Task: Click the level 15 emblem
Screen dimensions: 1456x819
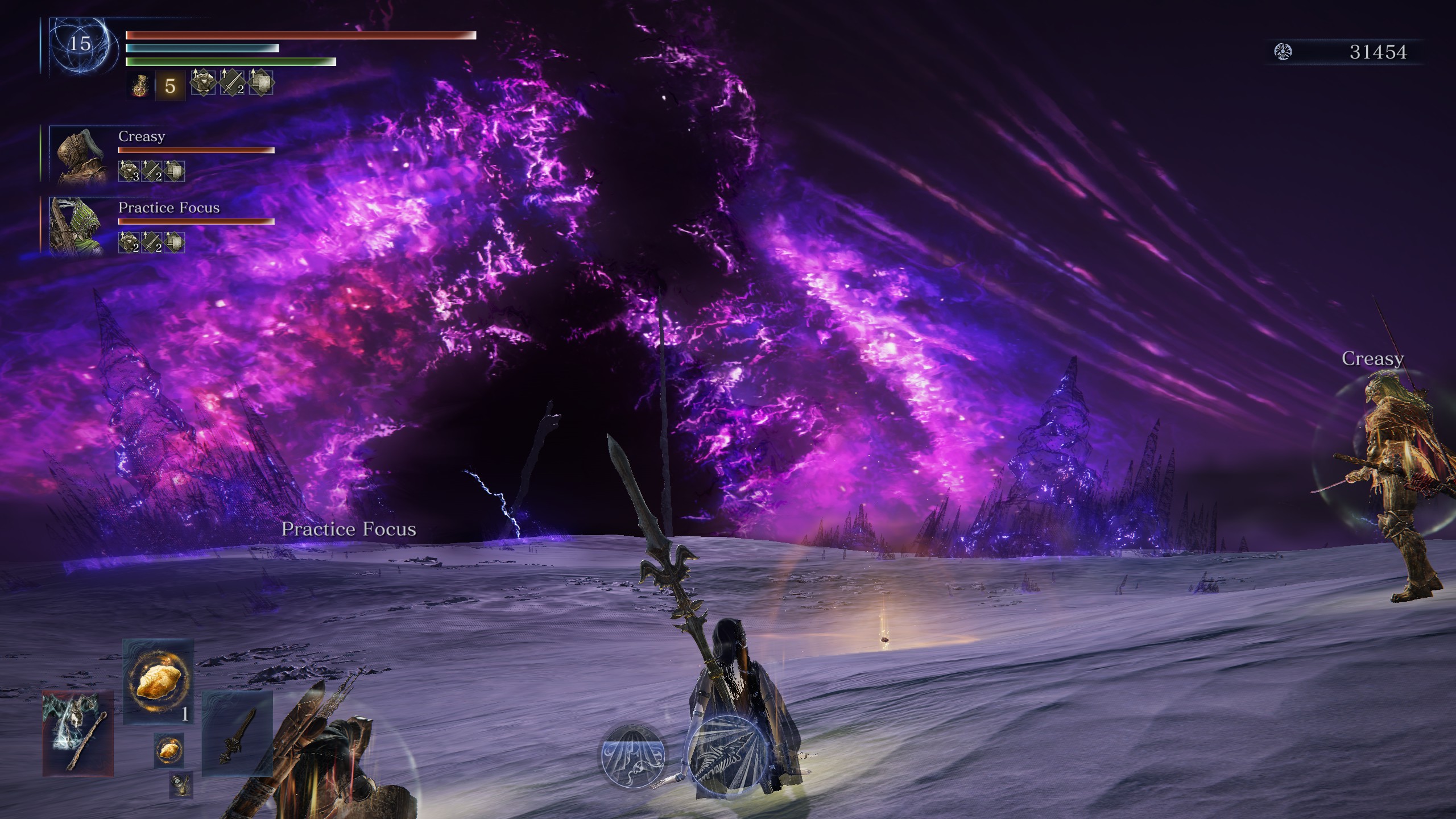Action: tap(80, 44)
